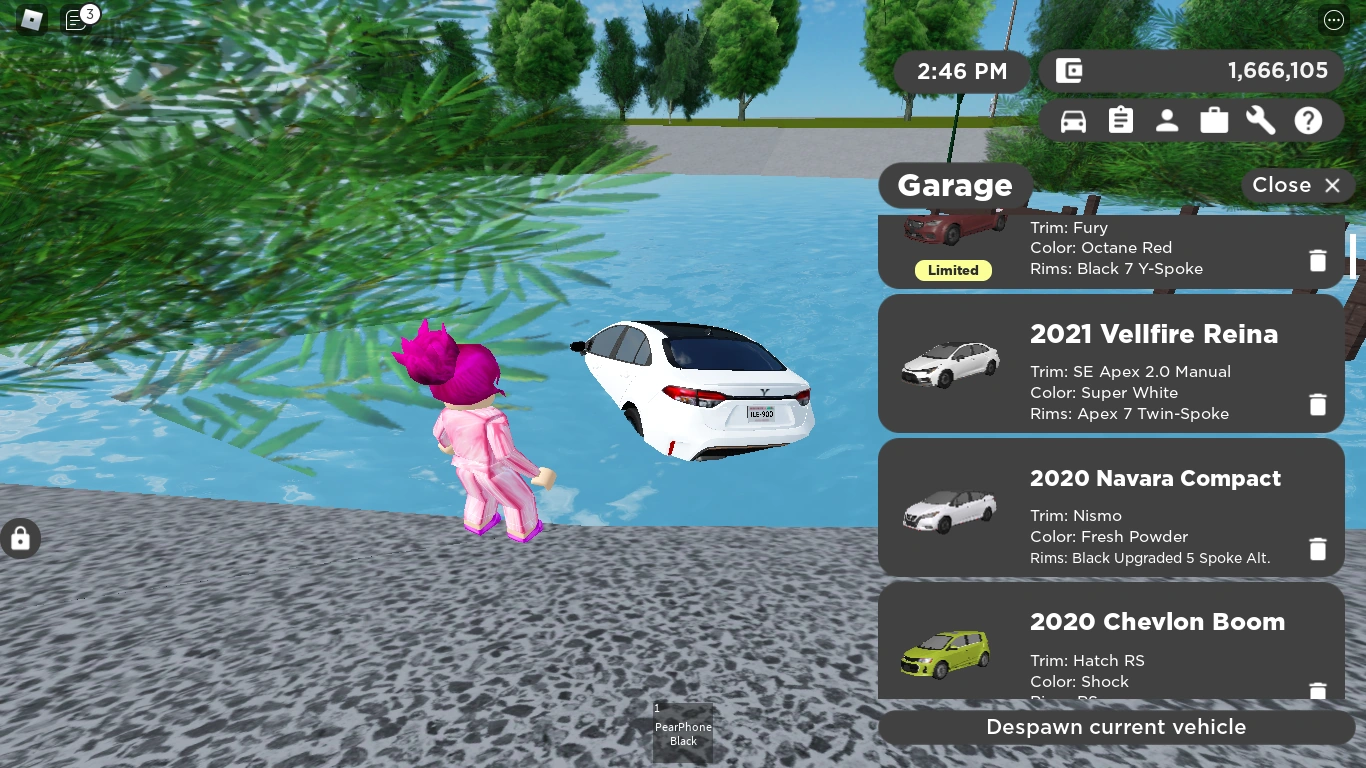Click the lock icon on the left
Image resolution: width=1366 pixels, height=768 pixels.
click(x=20, y=538)
